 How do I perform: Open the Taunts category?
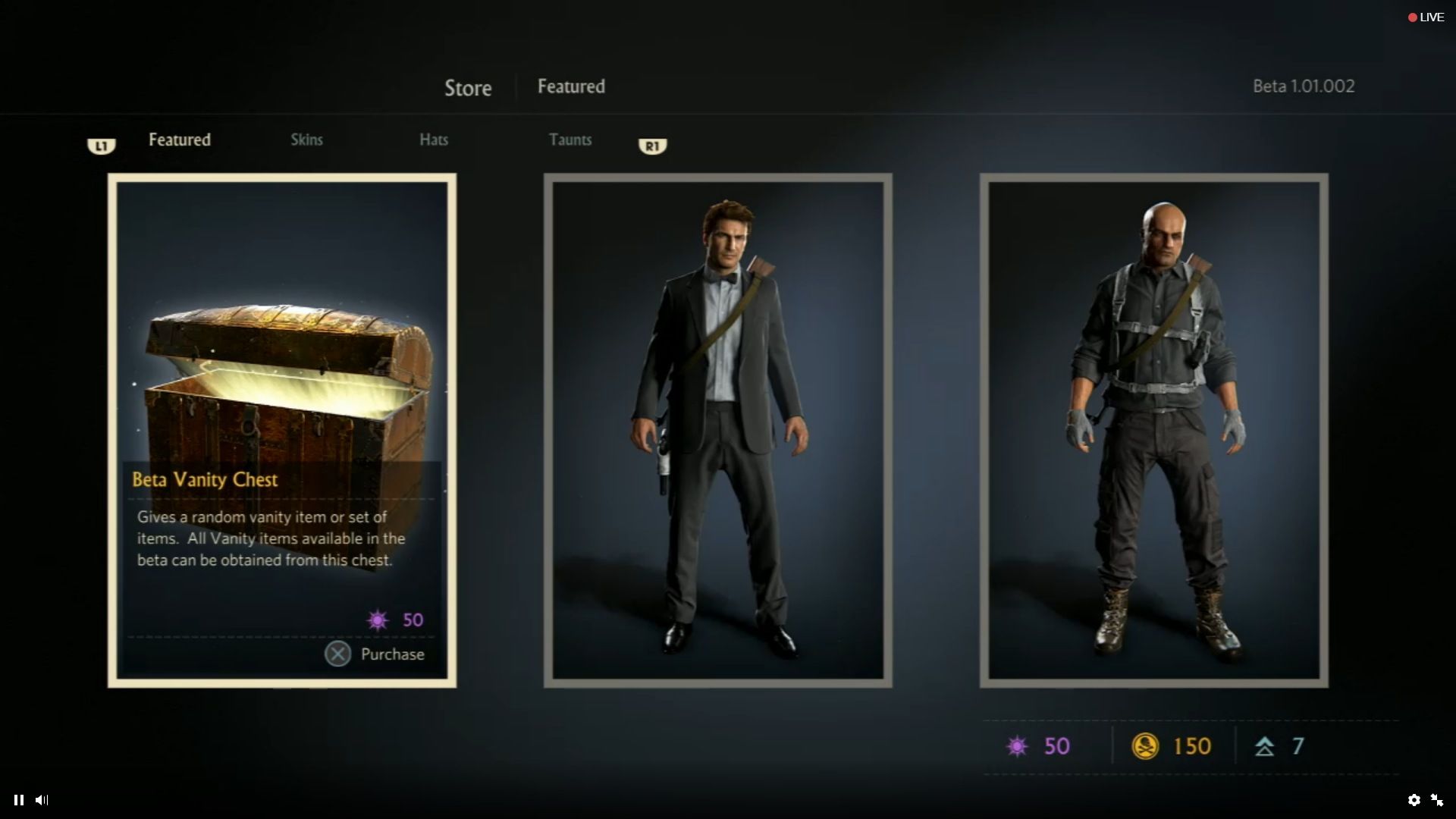click(571, 140)
